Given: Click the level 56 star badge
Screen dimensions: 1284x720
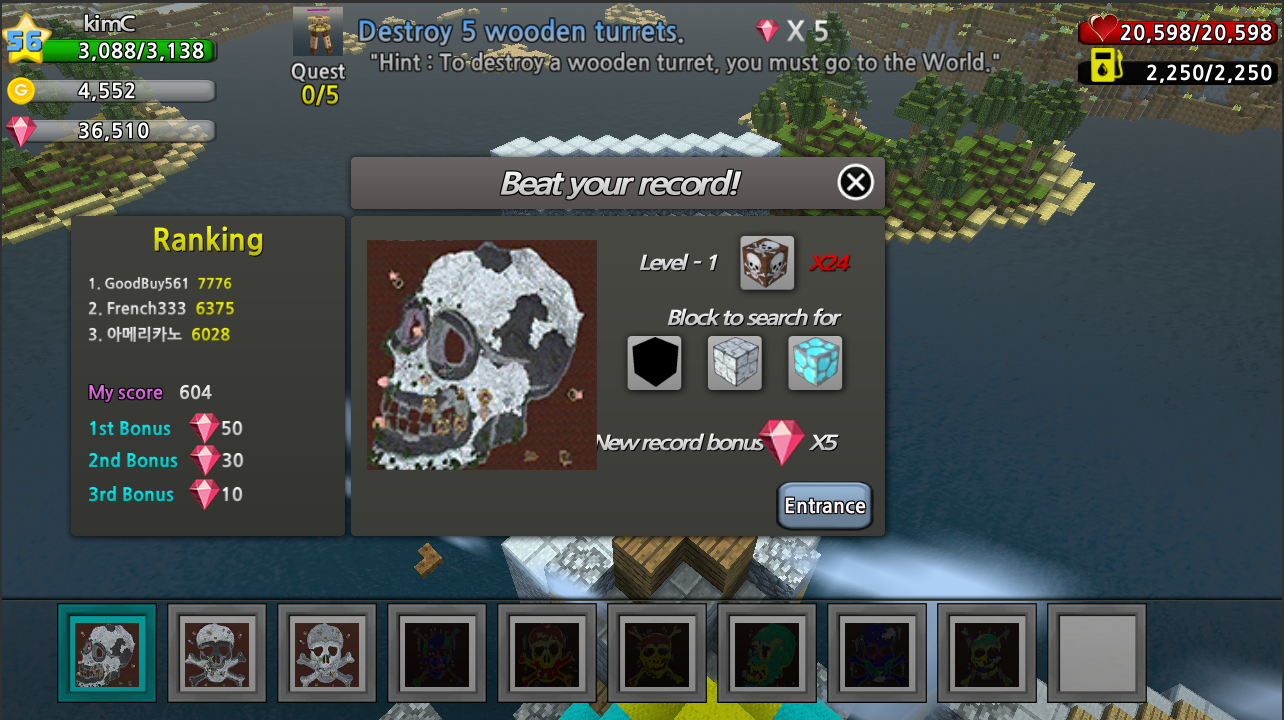Looking at the screenshot, I should click(28, 40).
